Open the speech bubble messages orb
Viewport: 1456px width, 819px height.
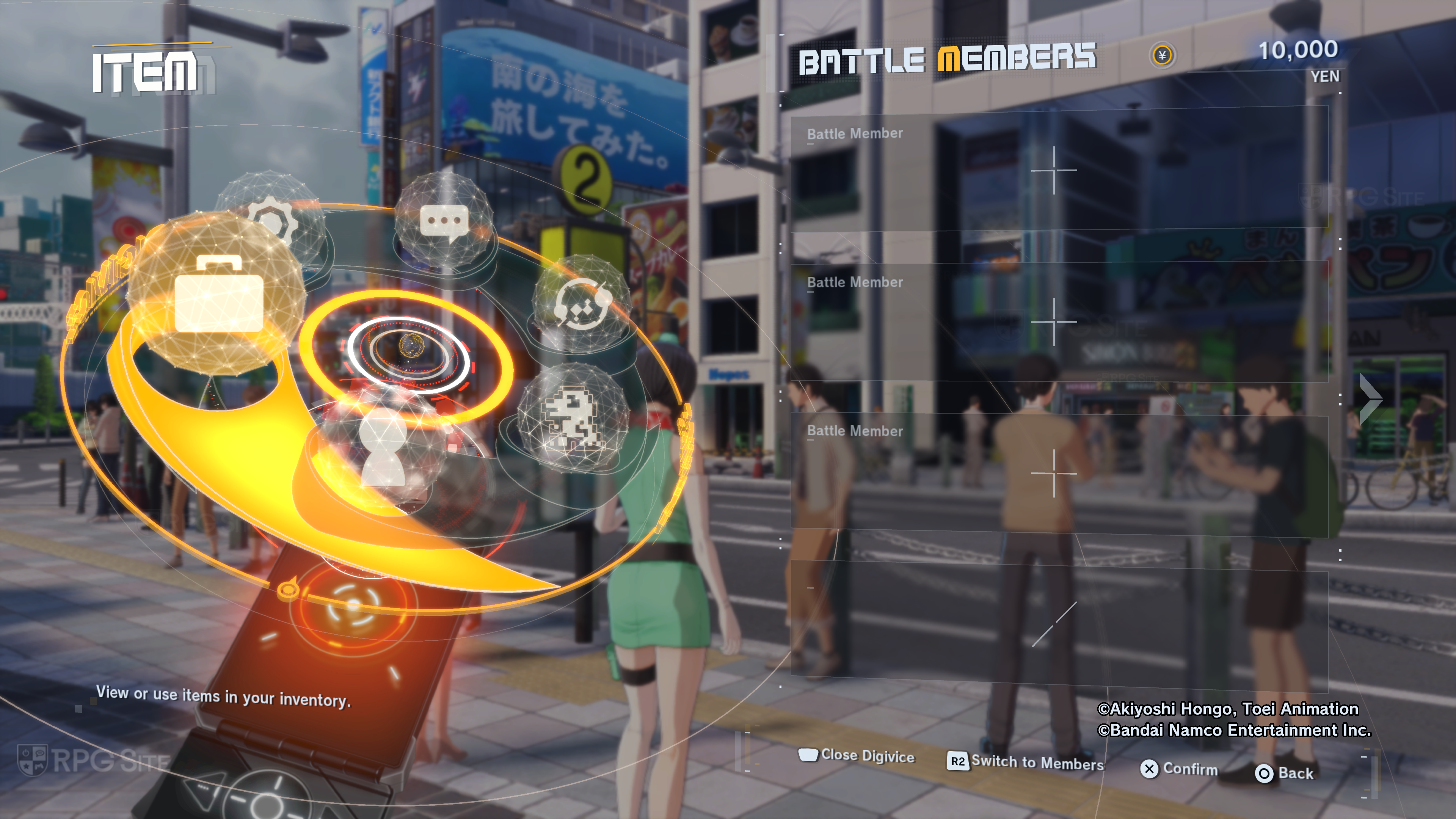click(444, 221)
